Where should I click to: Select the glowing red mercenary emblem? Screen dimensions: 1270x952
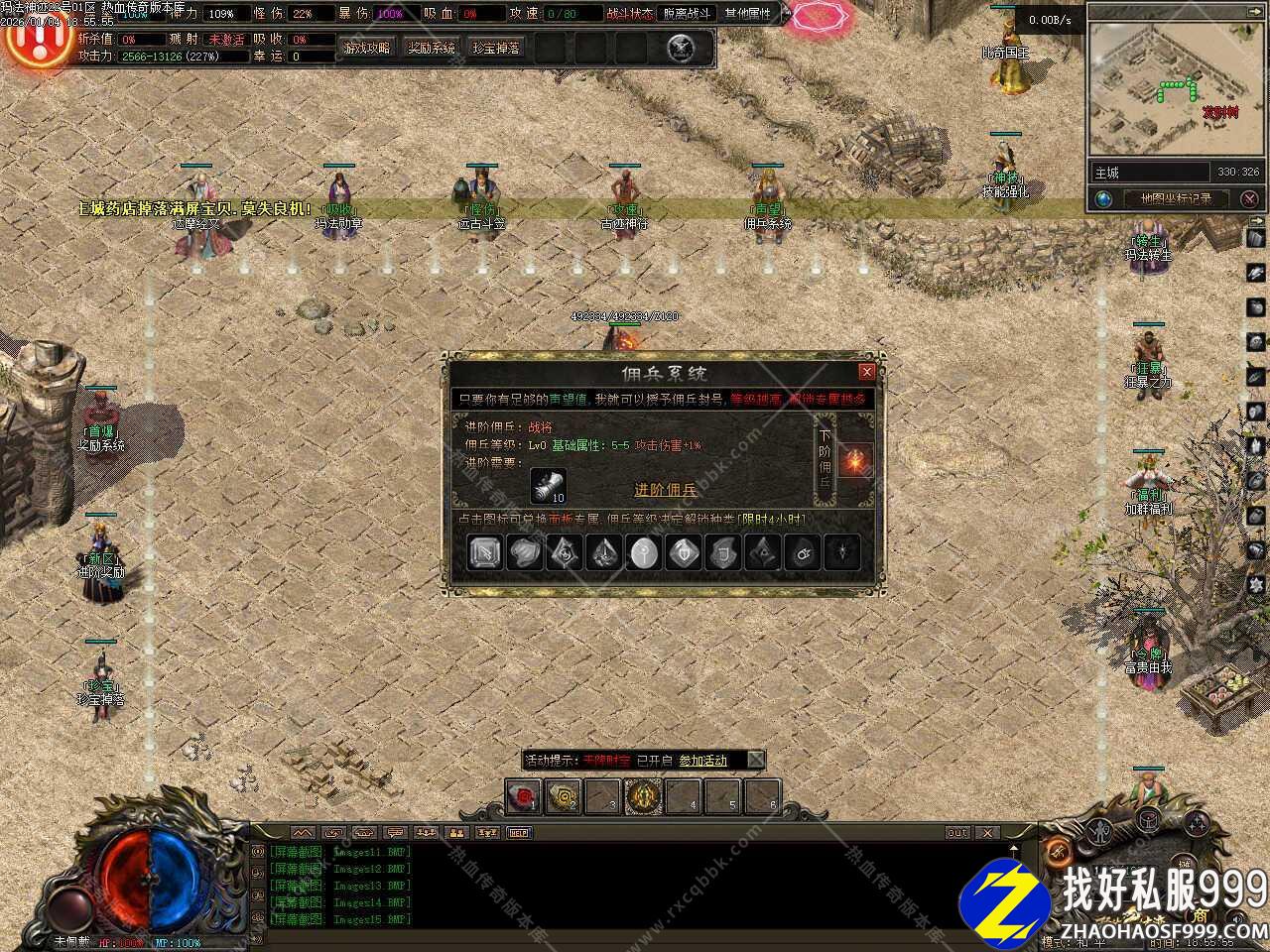click(x=854, y=461)
